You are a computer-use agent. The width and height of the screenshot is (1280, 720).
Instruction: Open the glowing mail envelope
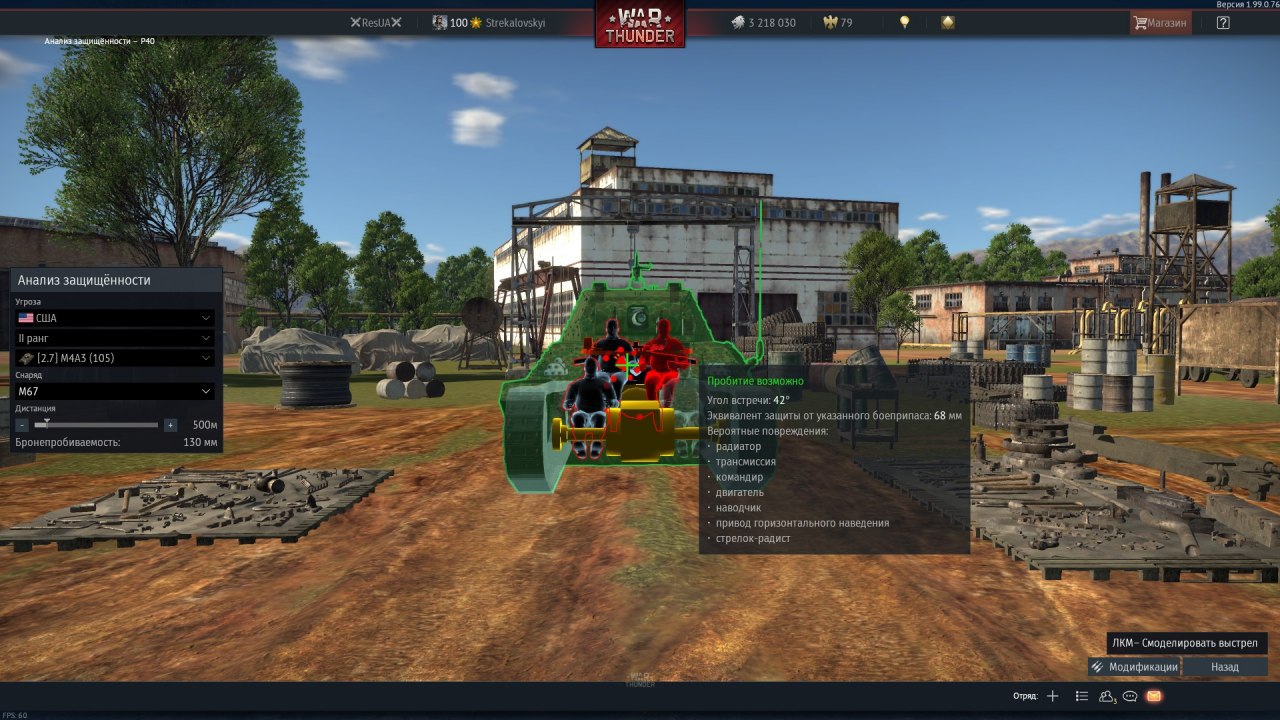[x=1154, y=696]
